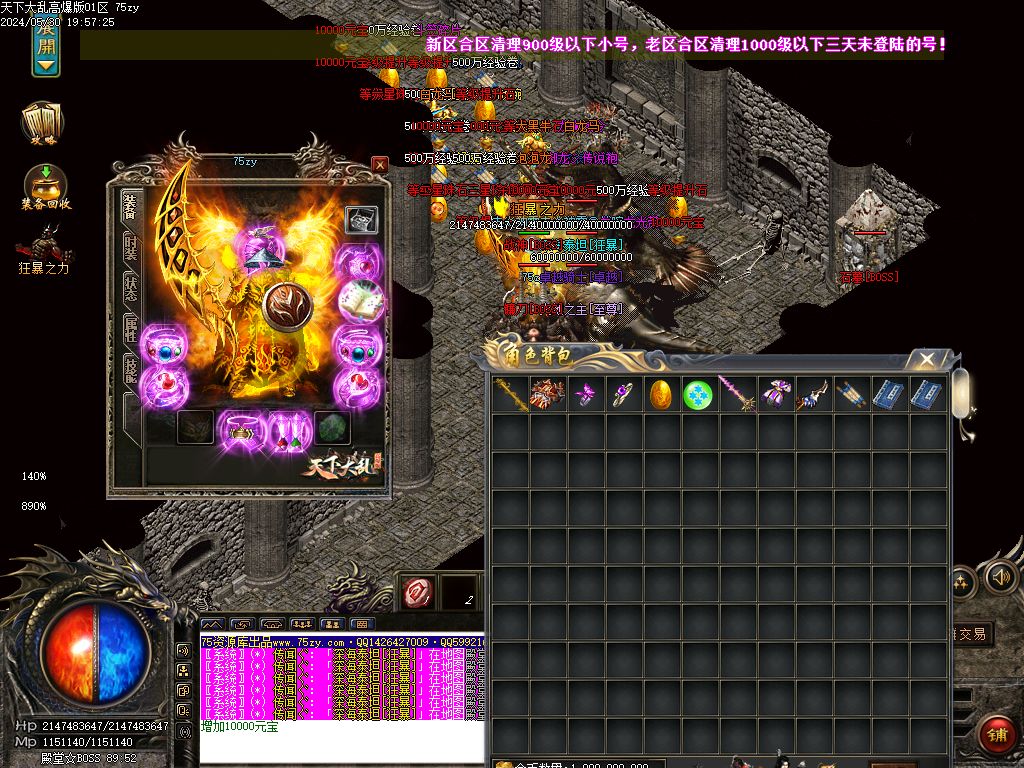
Task: Select the golden egg in the bag
Action: 660,394
